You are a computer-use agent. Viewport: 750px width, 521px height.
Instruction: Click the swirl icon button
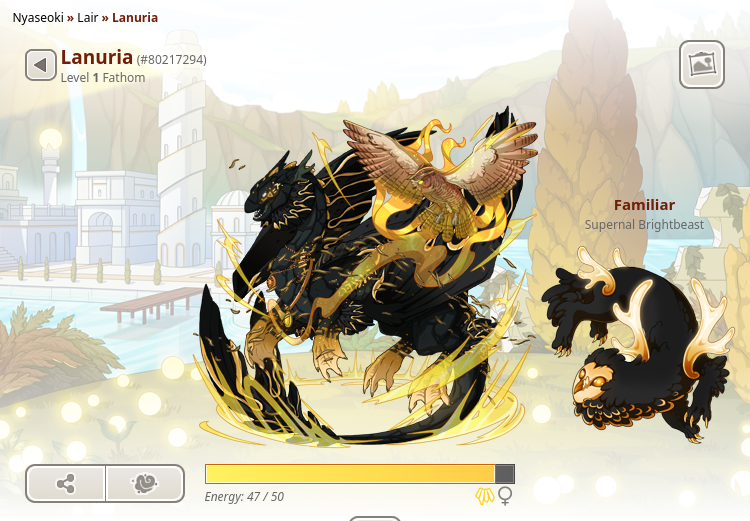coord(145,484)
